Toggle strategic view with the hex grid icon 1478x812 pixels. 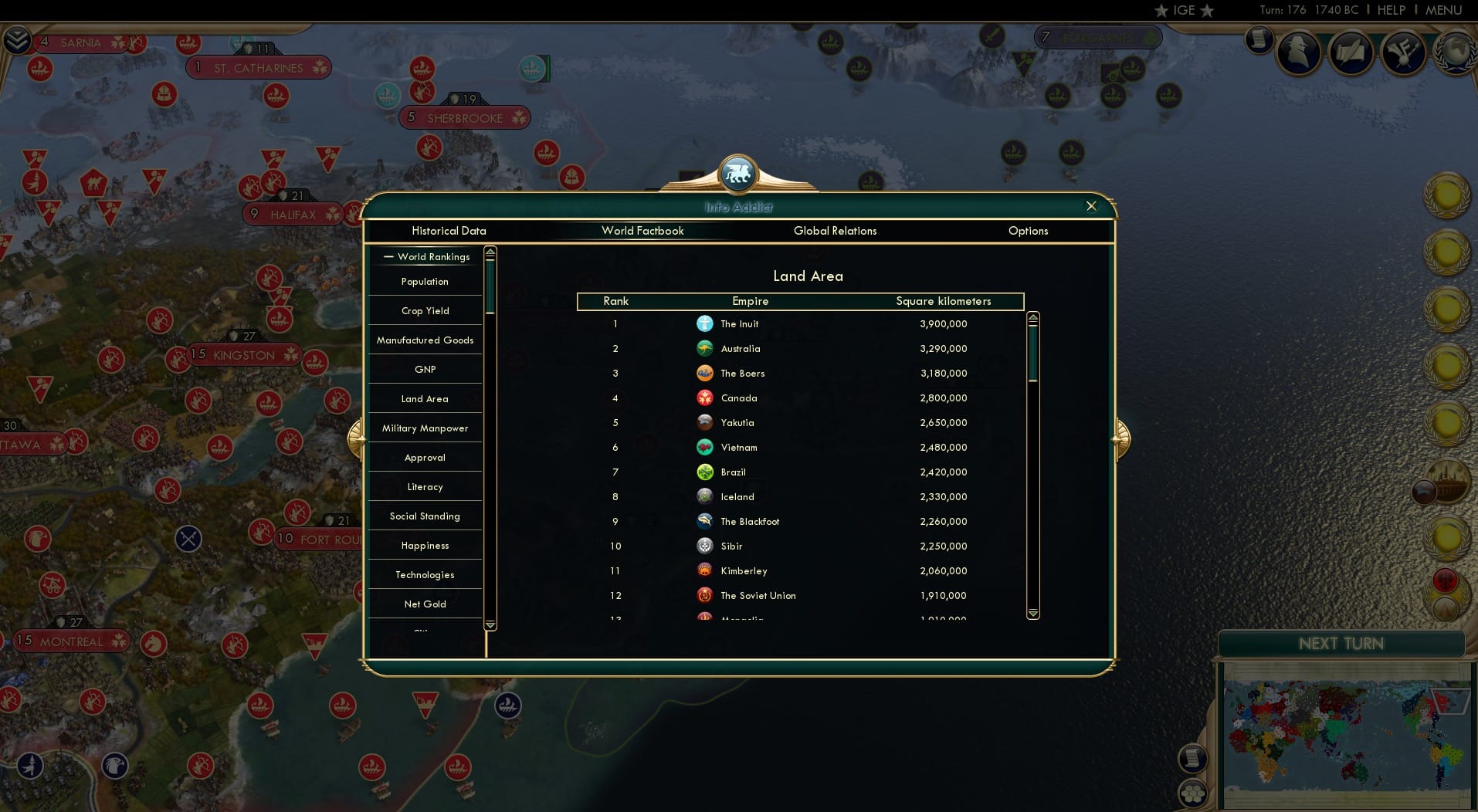(x=1193, y=792)
